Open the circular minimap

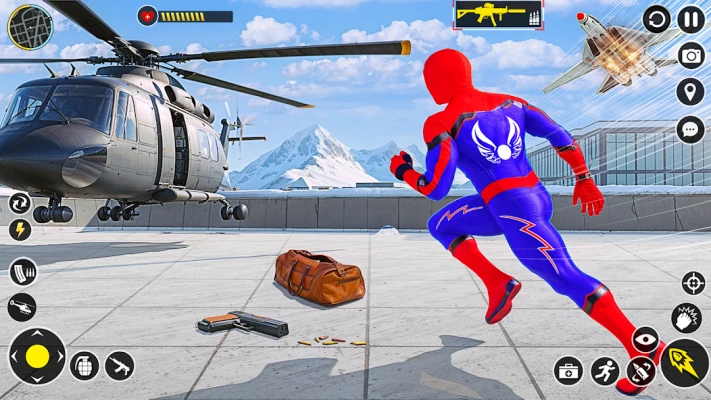tap(30, 27)
